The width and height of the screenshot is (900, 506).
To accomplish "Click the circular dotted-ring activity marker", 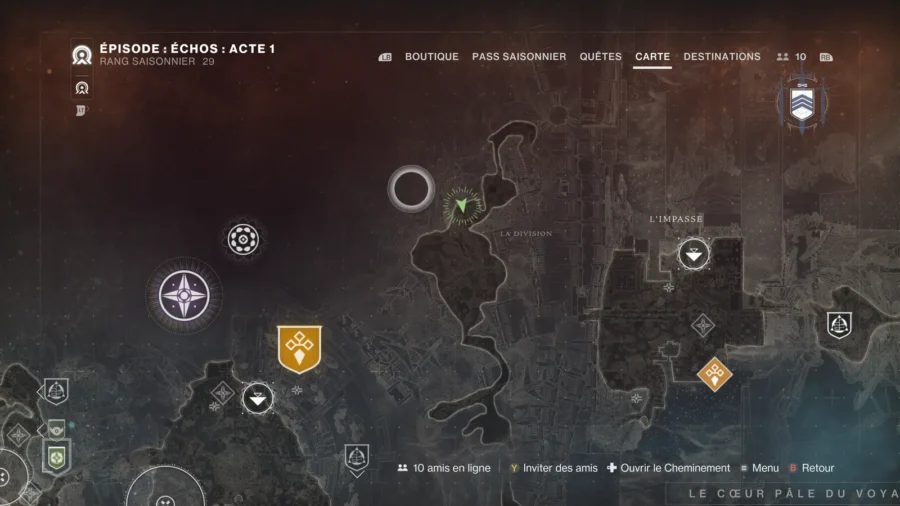I will tap(243, 239).
